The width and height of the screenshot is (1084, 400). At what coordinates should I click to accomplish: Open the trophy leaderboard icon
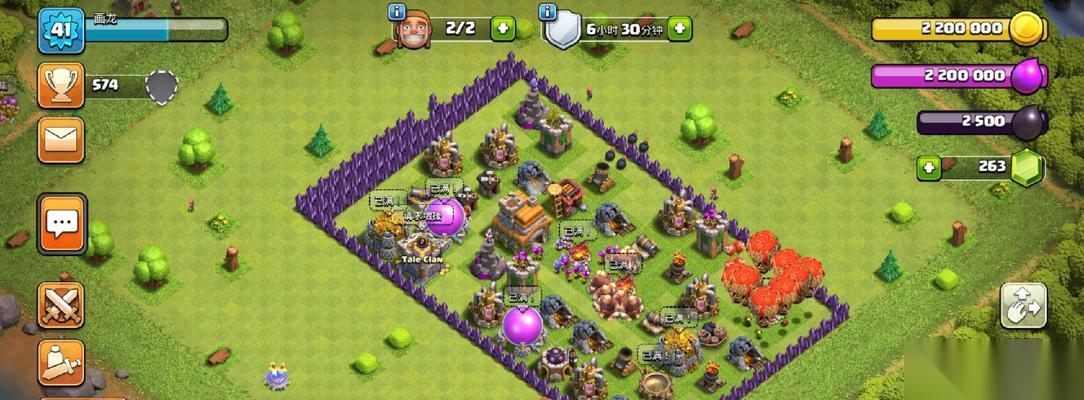61,85
